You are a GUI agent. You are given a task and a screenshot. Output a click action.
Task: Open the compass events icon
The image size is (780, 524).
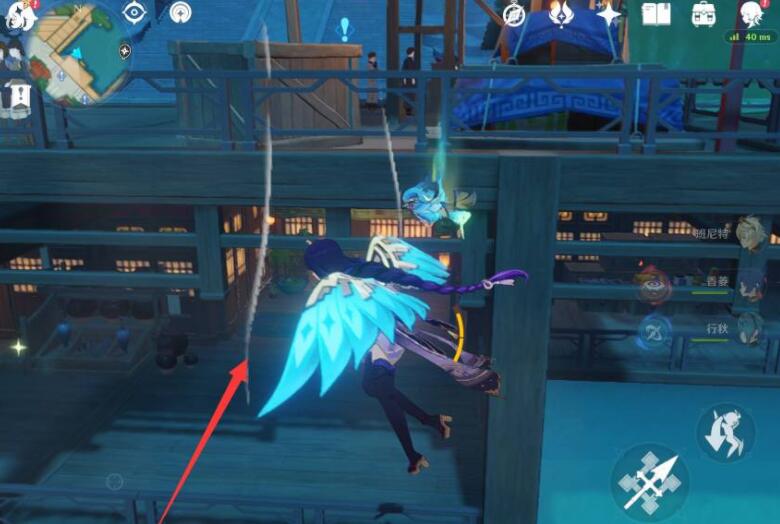(514, 13)
